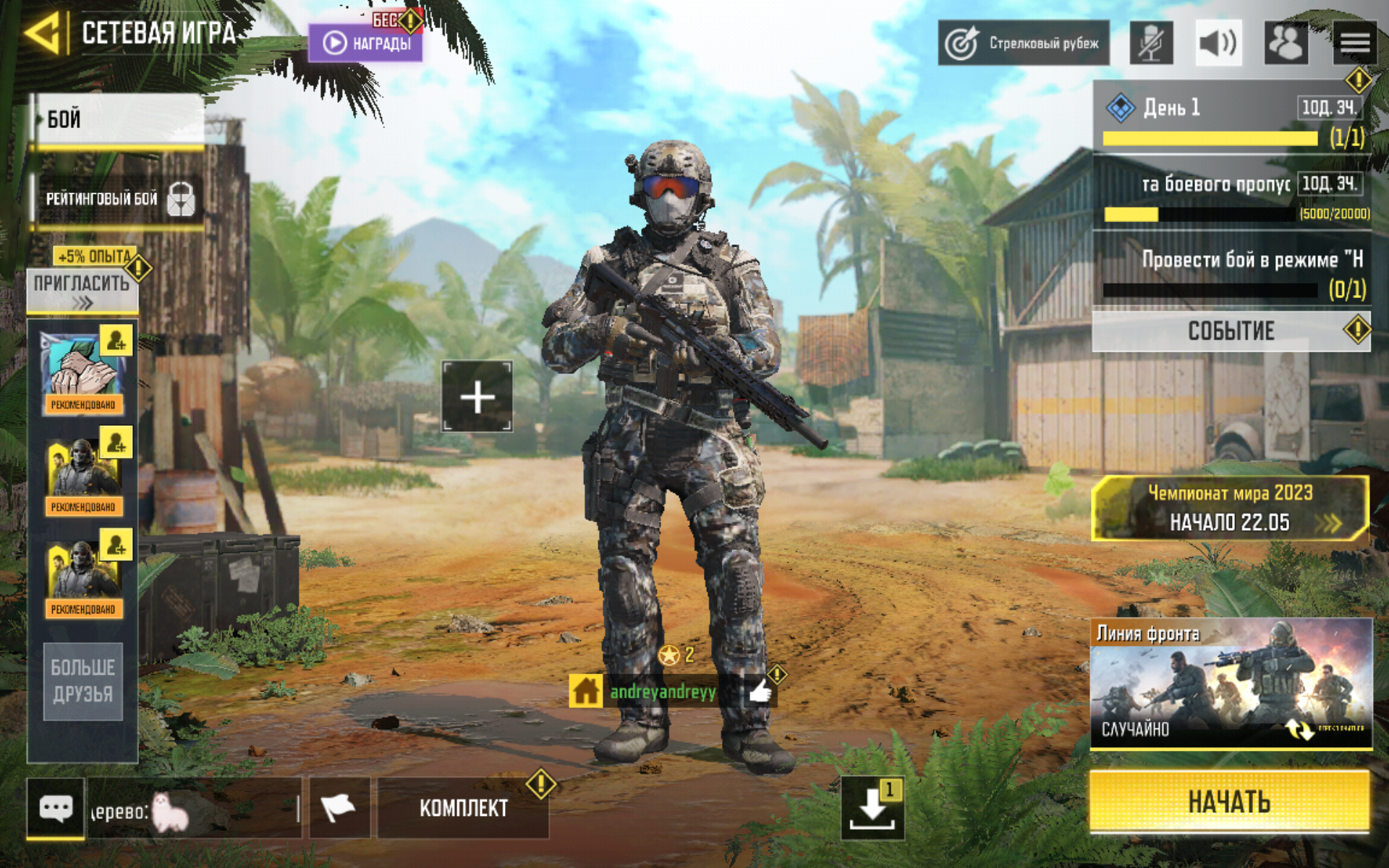Open the hamburger menu
1389x868 pixels.
point(1354,43)
